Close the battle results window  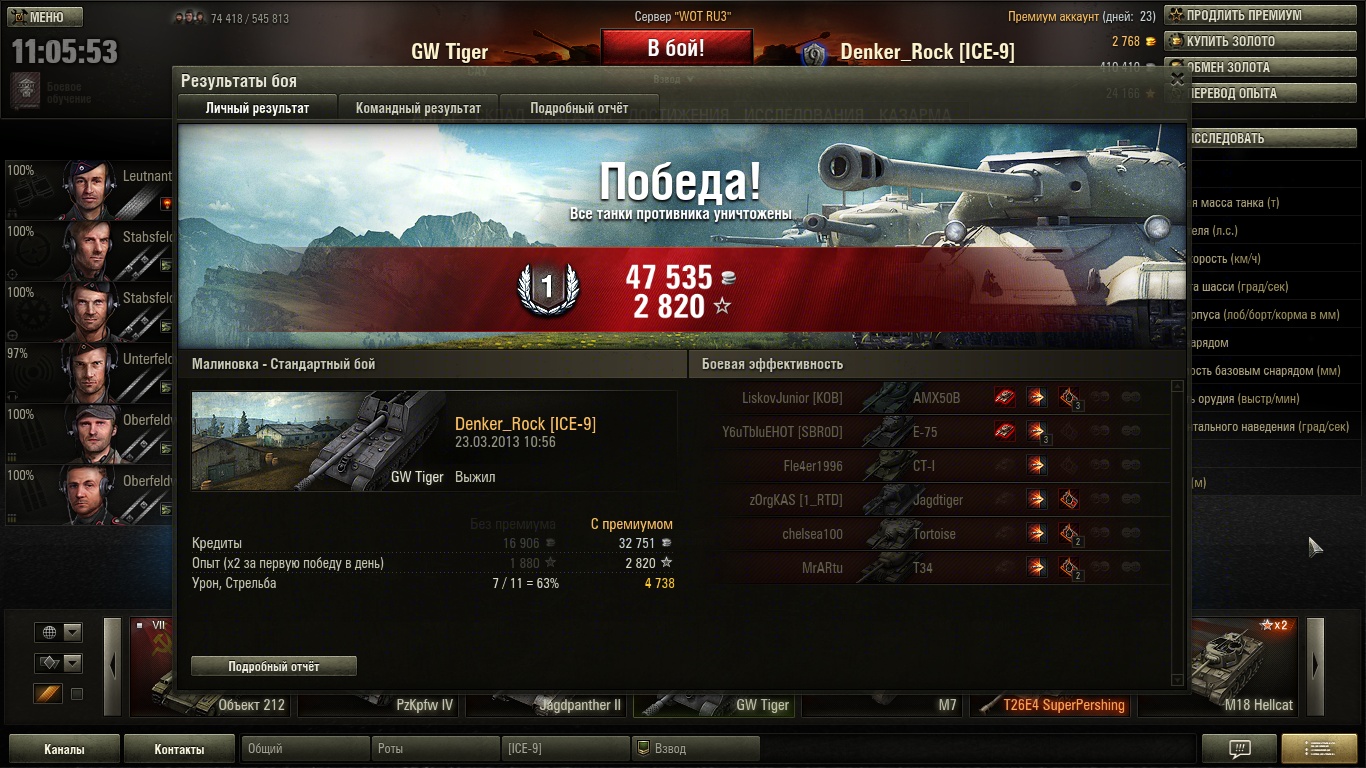tap(1177, 79)
